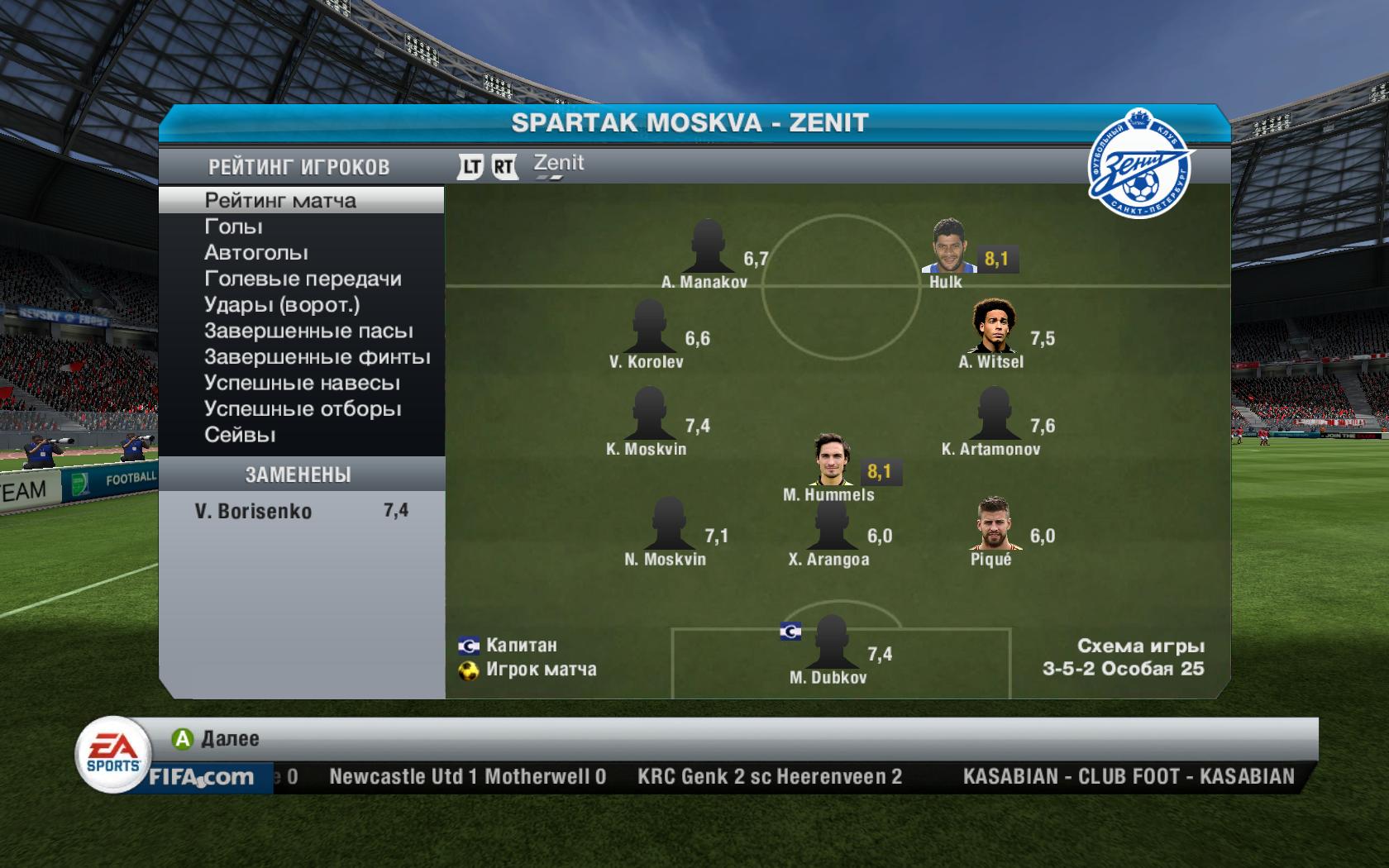The height and width of the screenshot is (868, 1389).
Task: Choose A. Witsel's player portrait
Action: click(x=991, y=327)
